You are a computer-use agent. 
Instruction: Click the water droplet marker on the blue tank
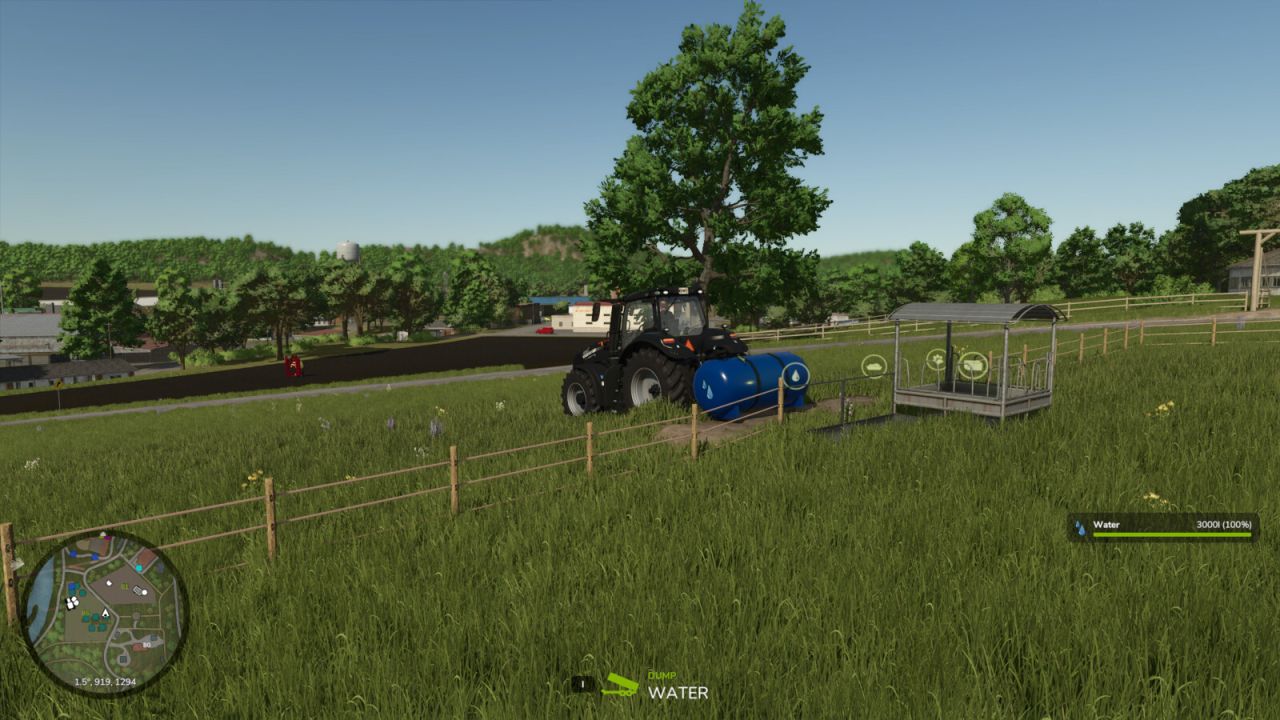[796, 375]
